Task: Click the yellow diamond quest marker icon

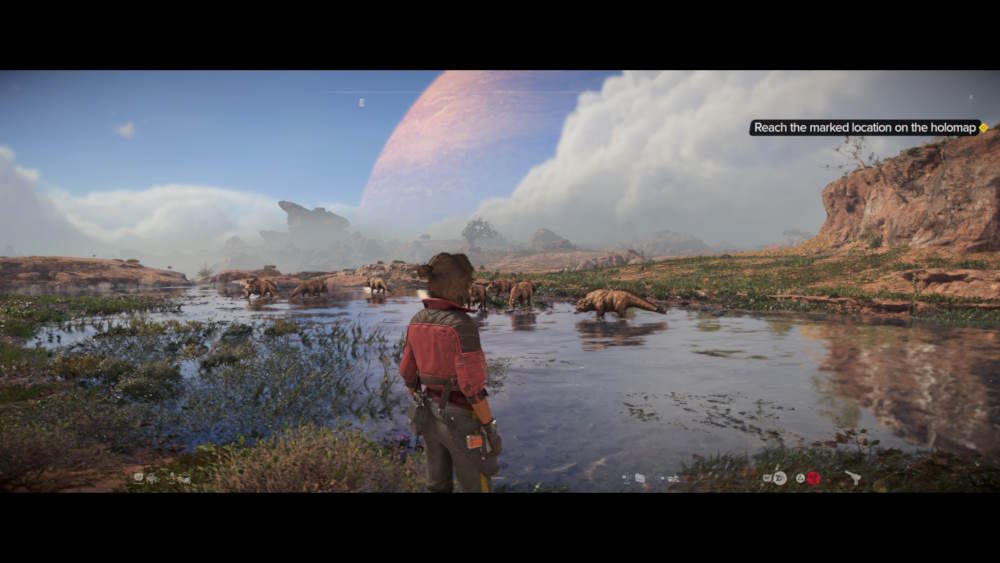Action: (984, 128)
